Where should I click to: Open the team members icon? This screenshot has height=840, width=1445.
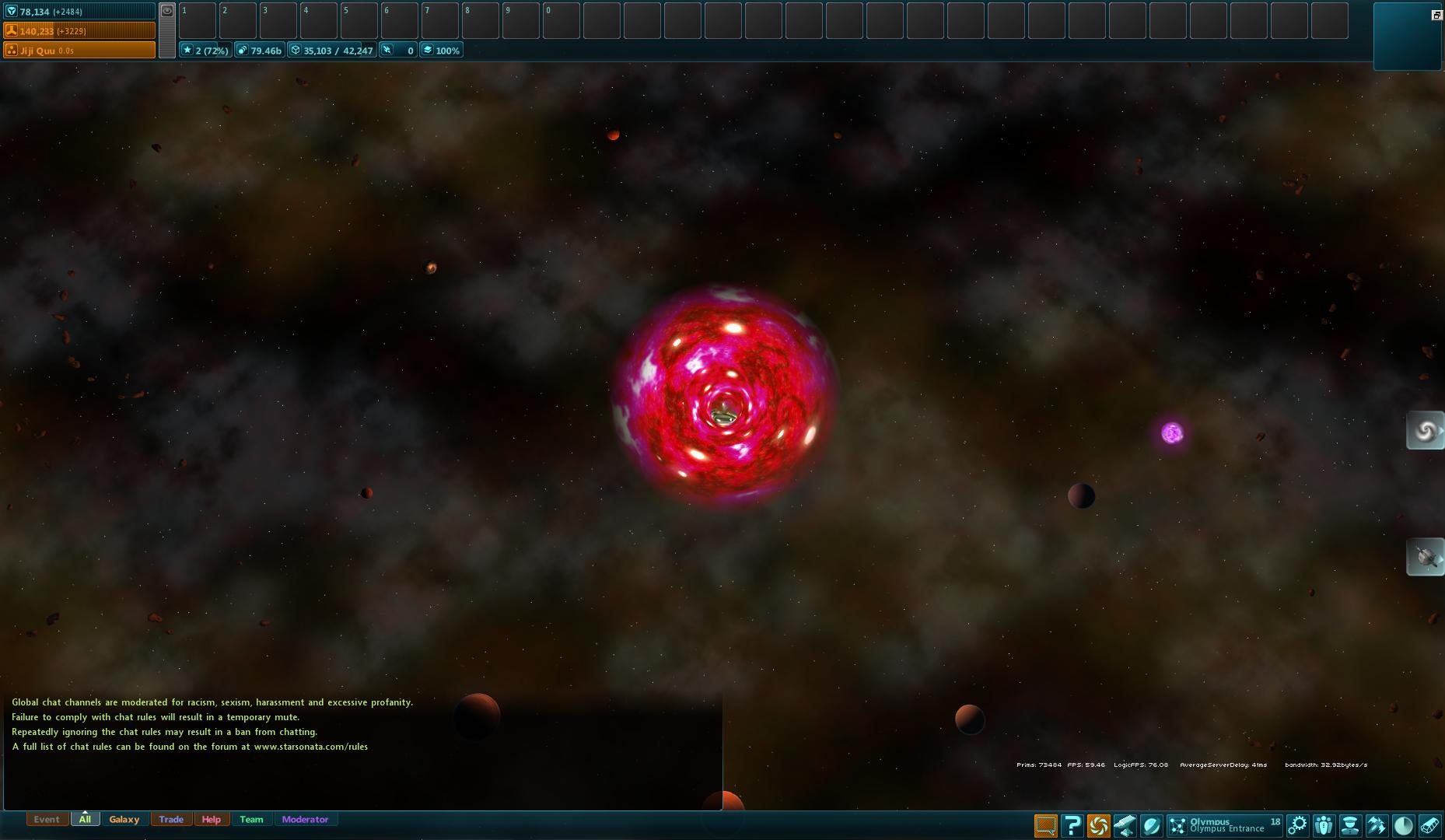click(1324, 824)
